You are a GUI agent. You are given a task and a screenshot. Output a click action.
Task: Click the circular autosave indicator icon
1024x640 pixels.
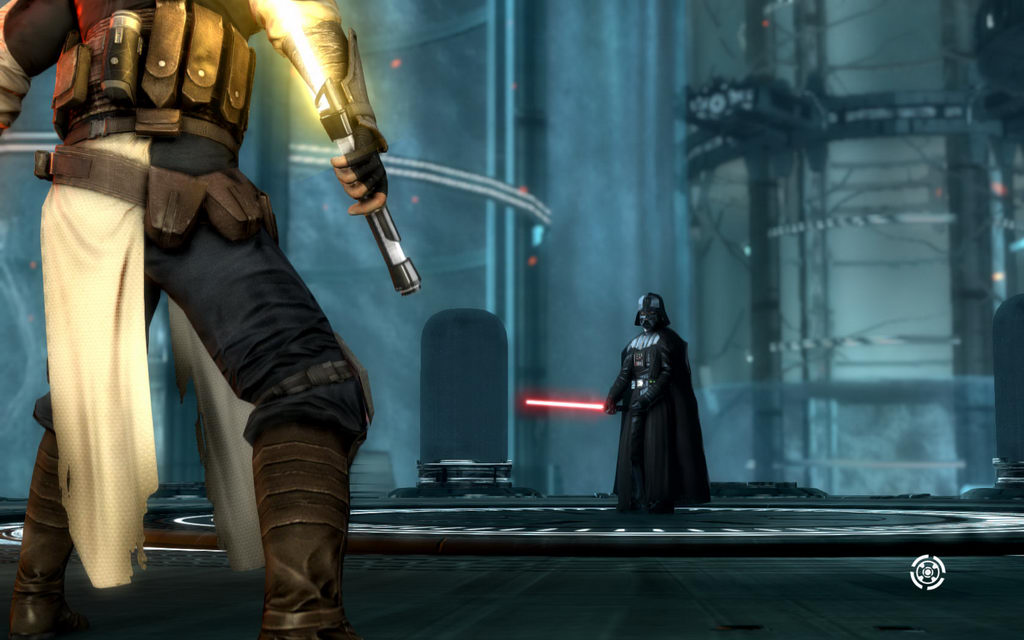[x=927, y=572]
